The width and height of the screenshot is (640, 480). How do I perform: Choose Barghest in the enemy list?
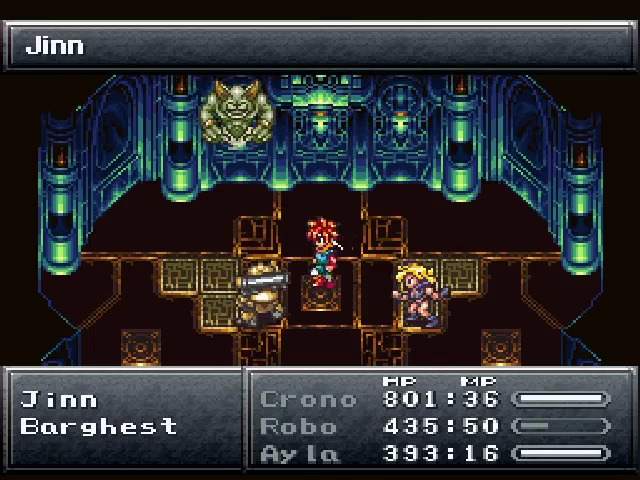pyautogui.click(x=99, y=426)
